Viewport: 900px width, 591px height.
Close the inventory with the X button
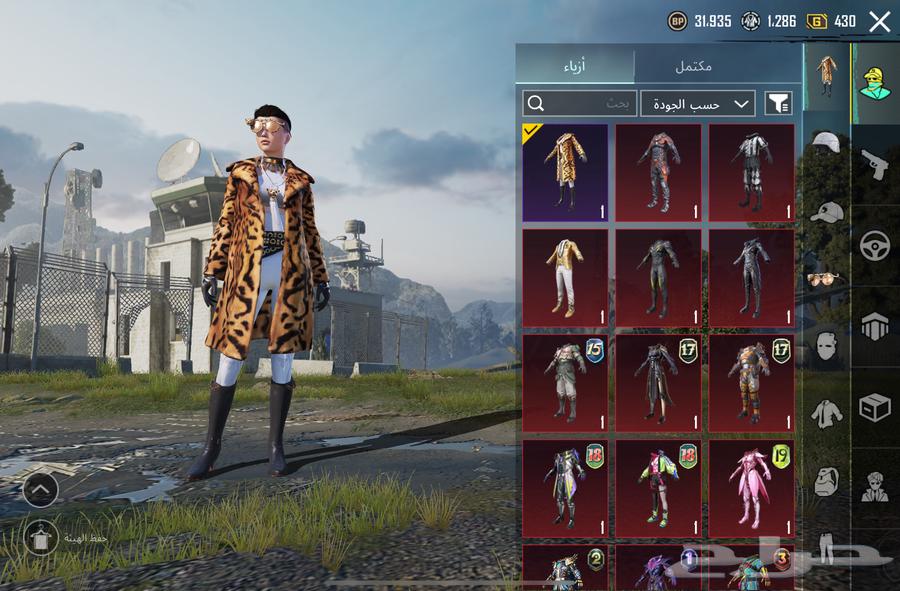click(879, 21)
